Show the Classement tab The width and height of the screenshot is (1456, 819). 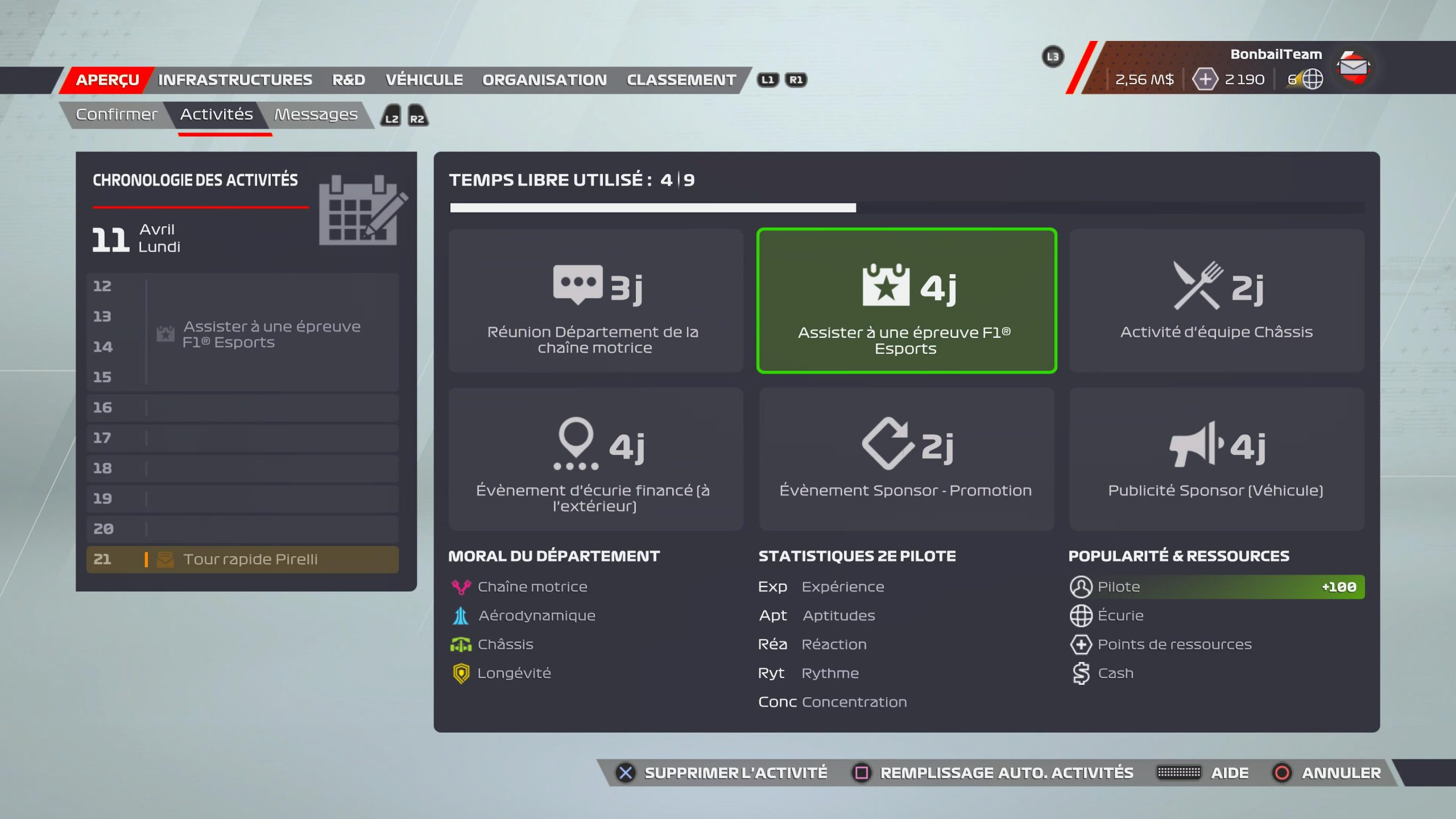coord(681,80)
